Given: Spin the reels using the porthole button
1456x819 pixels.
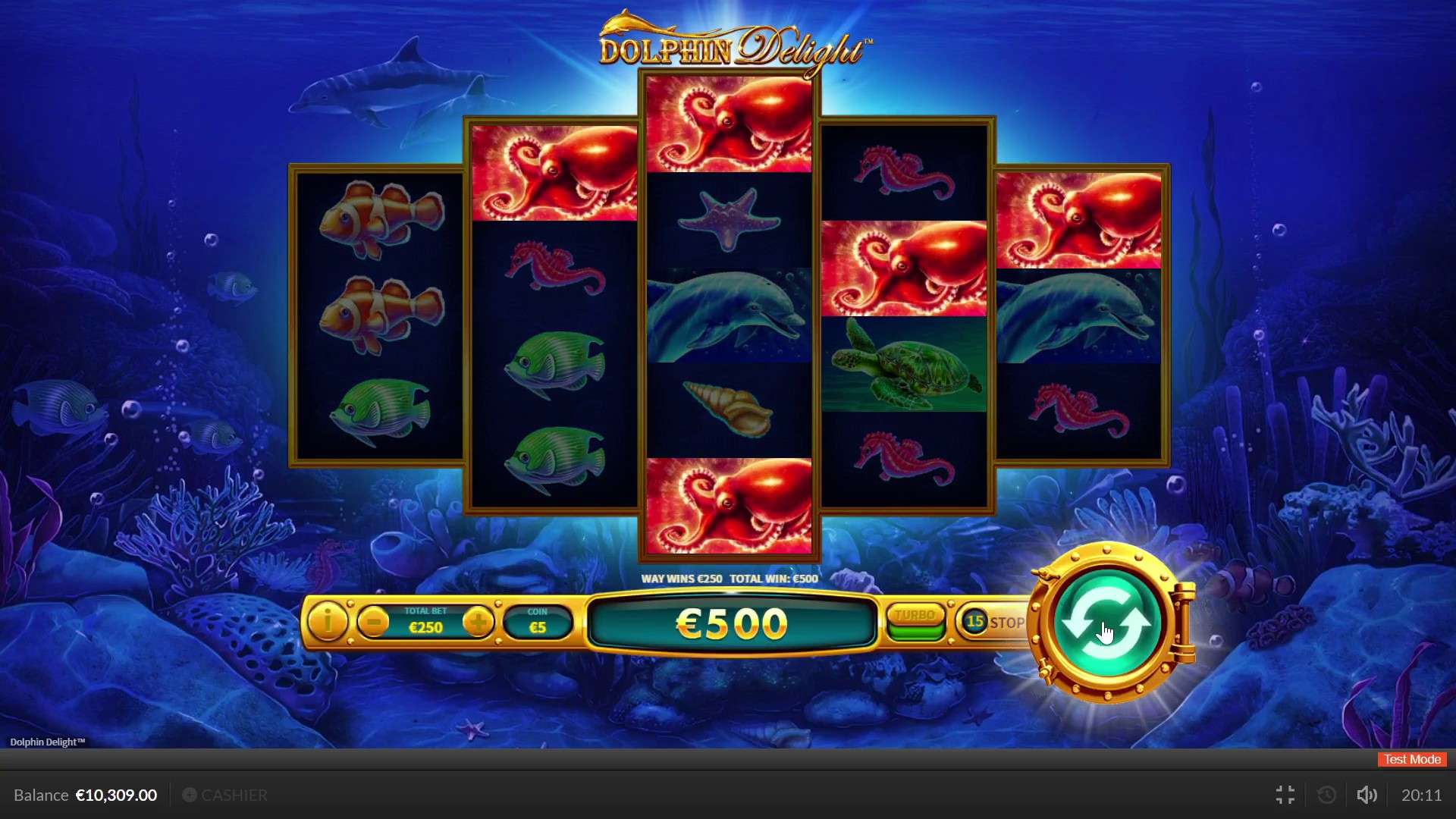Looking at the screenshot, I should (x=1107, y=623).
